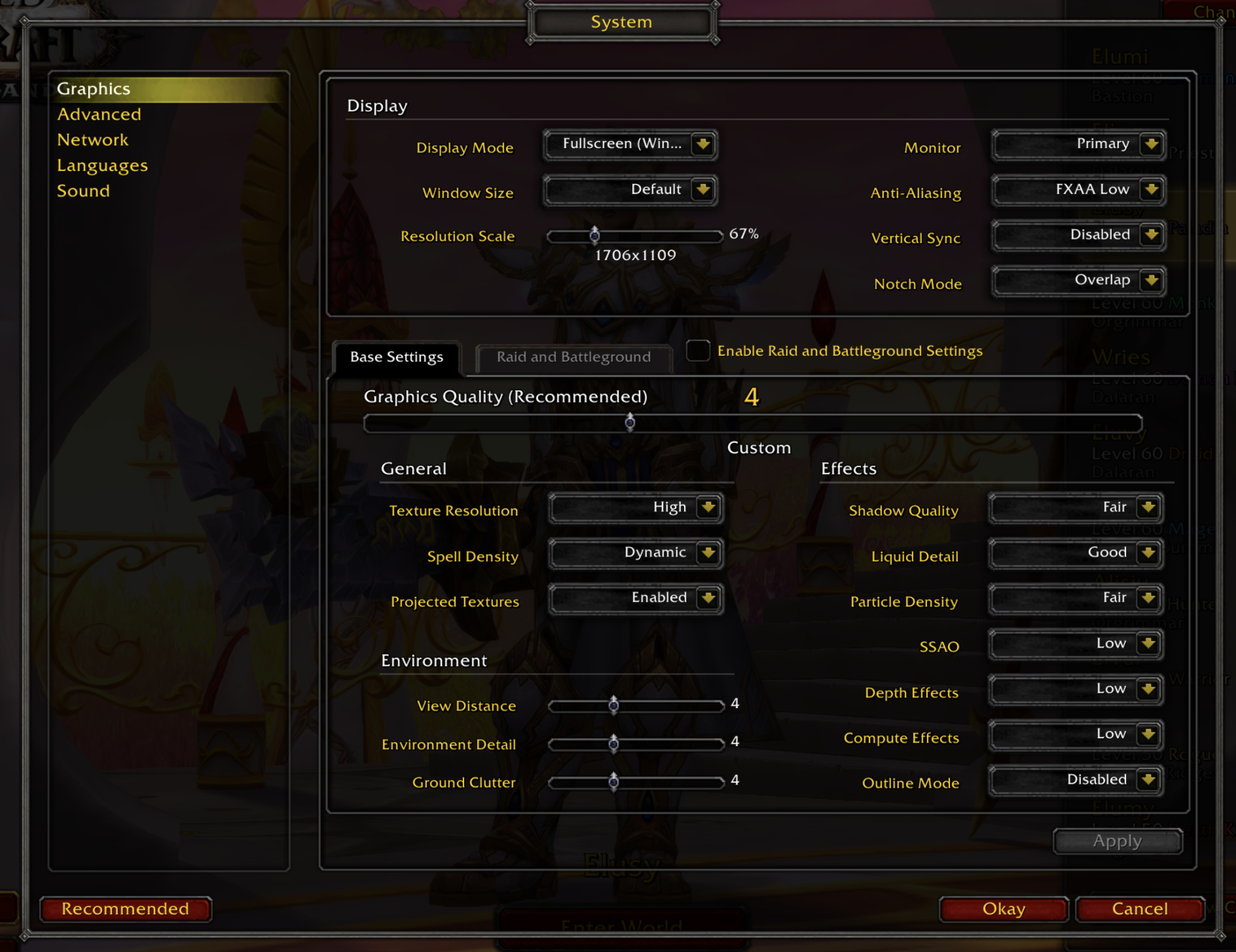The height and width of the screenshot is (952, 1236).
Task: Click the Recommended button
Action: [125, 909]
